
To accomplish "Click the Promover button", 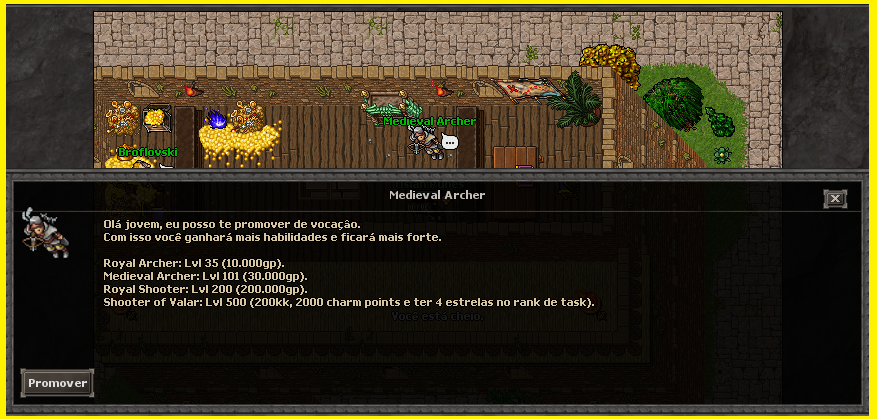I will click(x=57, y=383).
